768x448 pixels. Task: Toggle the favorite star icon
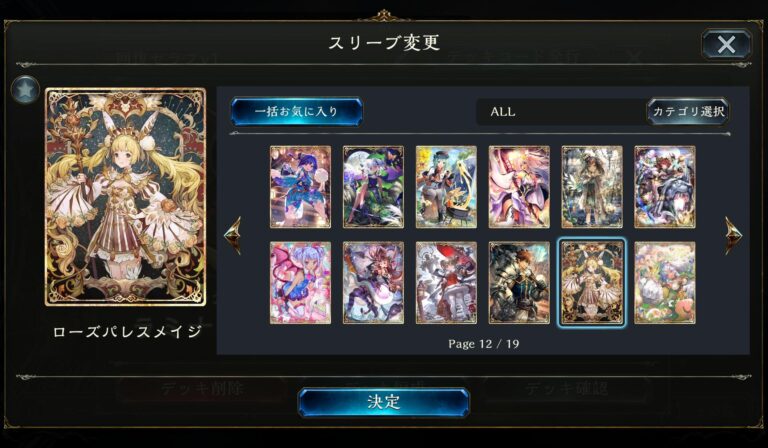coord(25,90)
